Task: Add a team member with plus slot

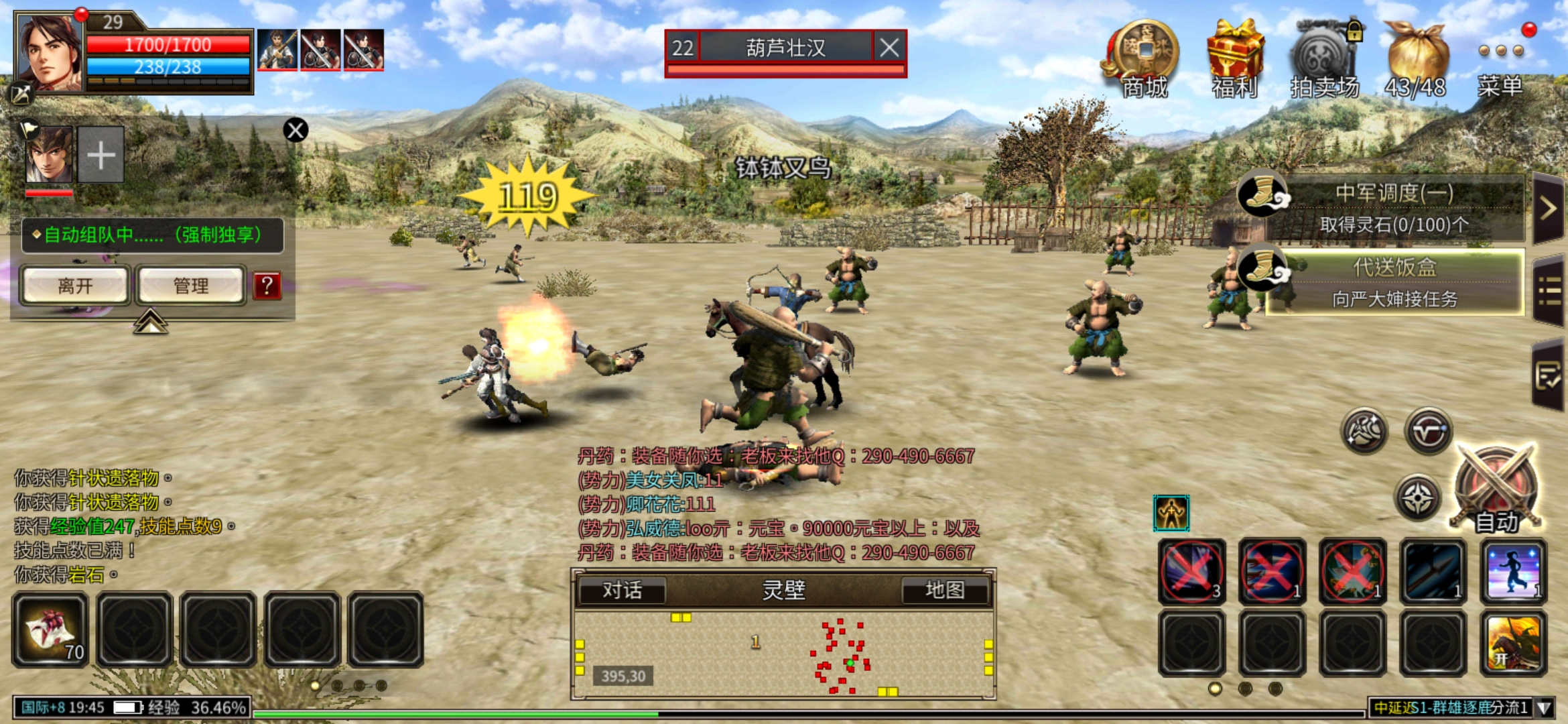Action: (101, 156)
